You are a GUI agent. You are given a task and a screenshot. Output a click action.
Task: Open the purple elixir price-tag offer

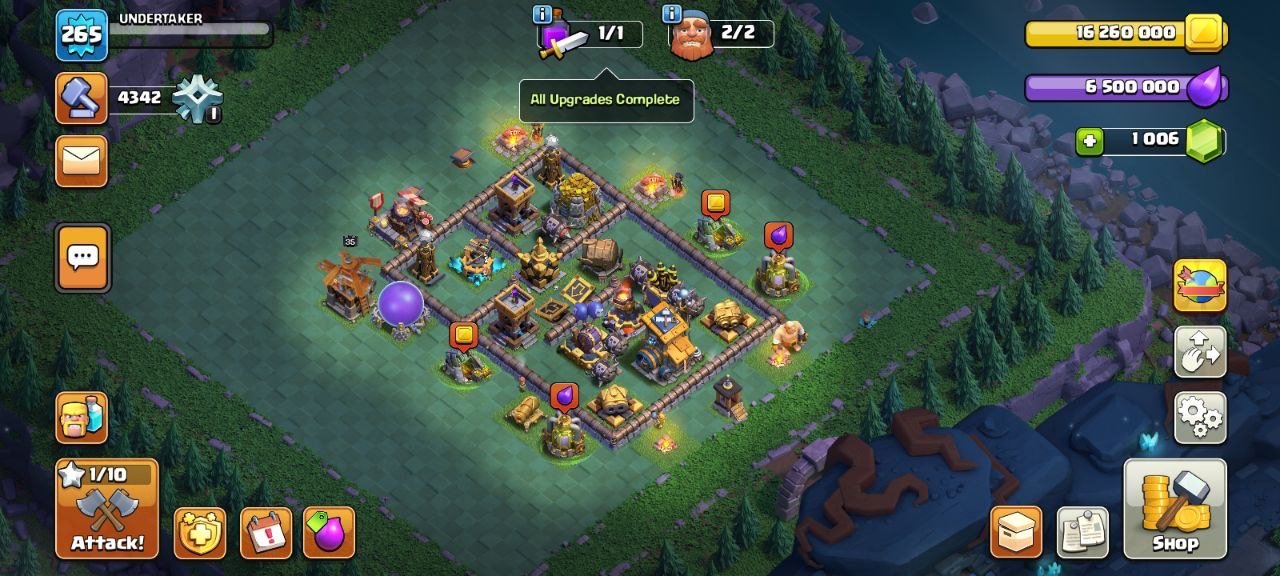click(x=328, y=532)
